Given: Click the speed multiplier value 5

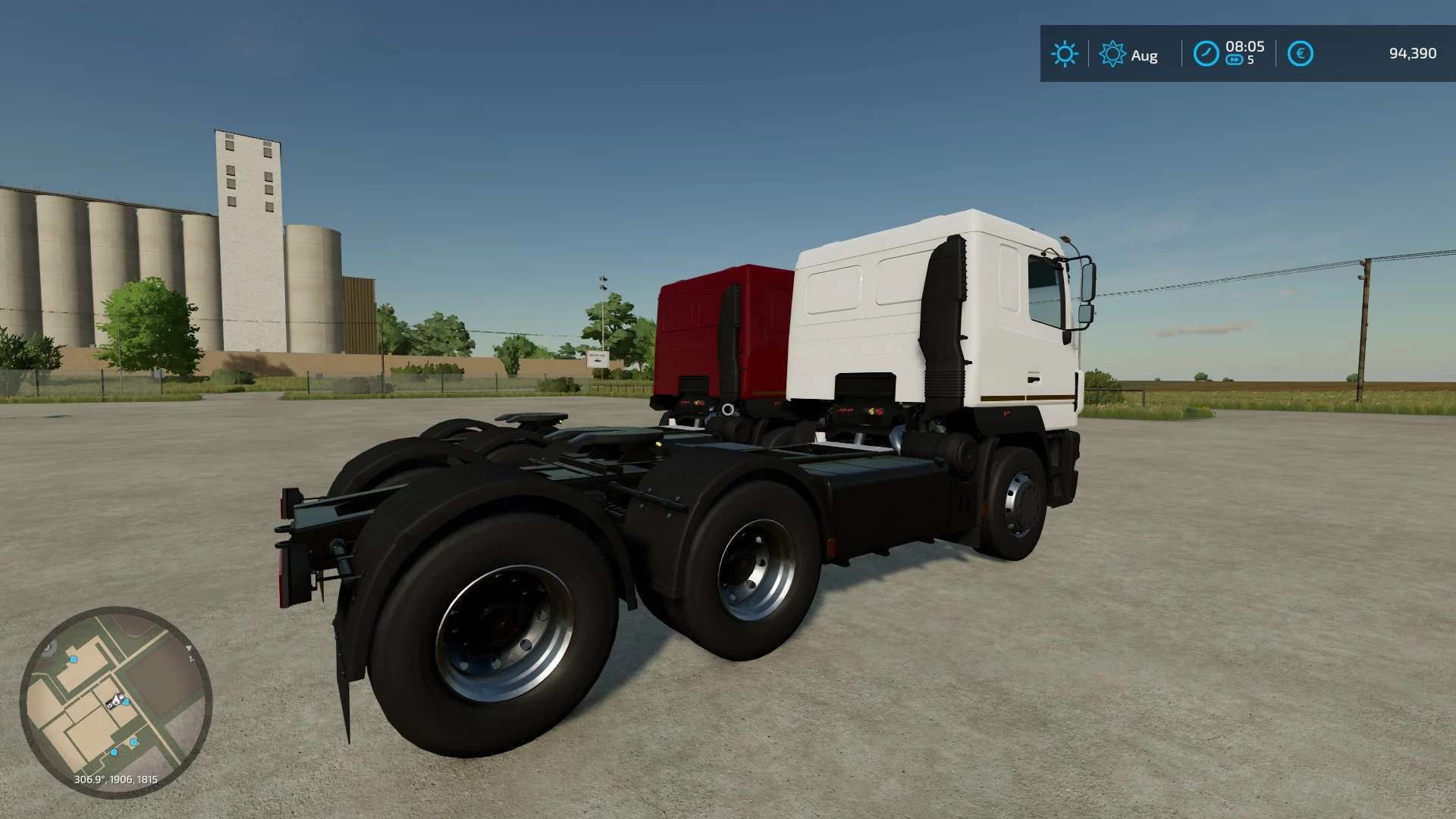Looking at the screenshot, I should [1251, 59].
